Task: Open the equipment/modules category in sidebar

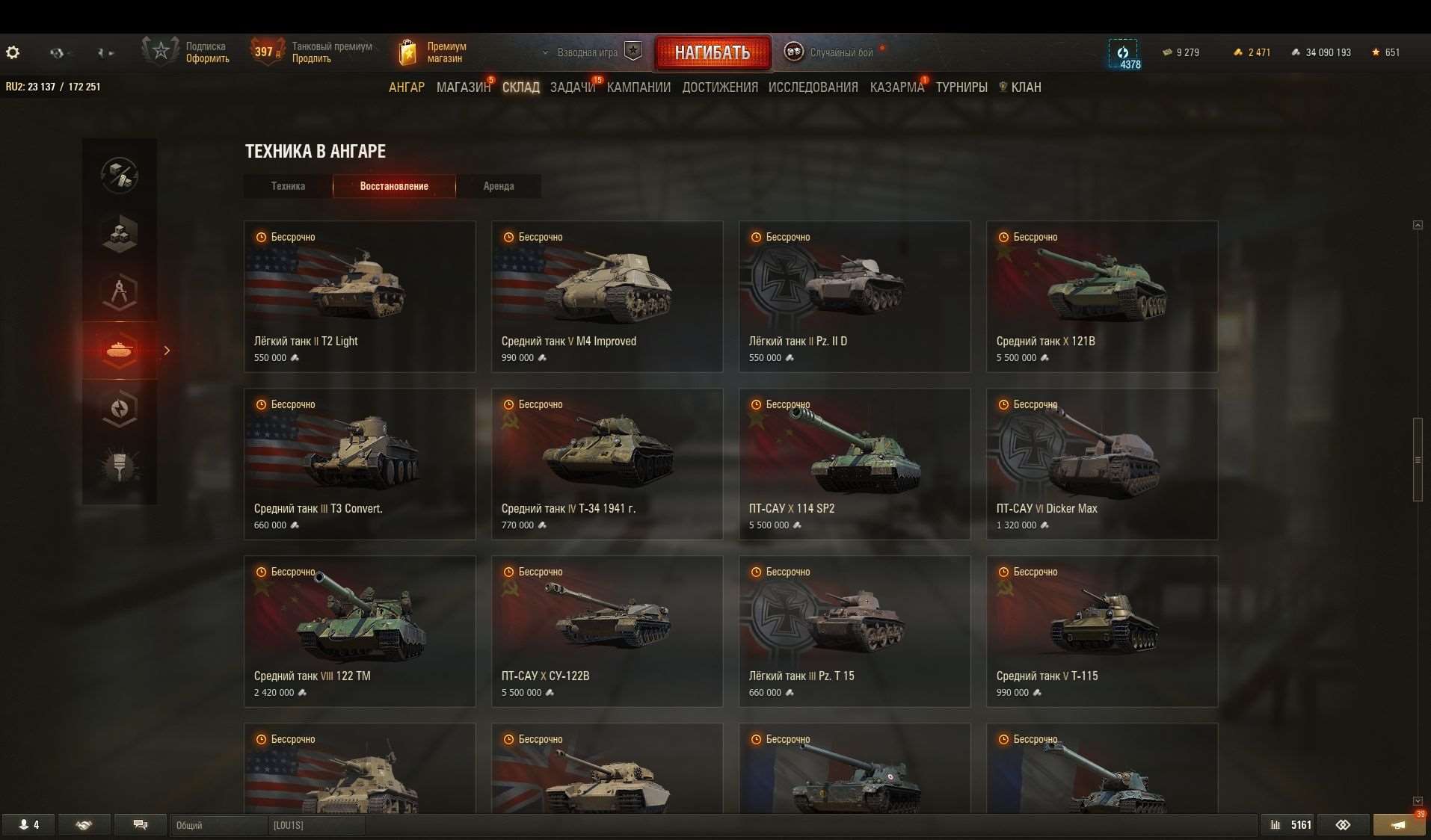Action: [x=120, y=234]
